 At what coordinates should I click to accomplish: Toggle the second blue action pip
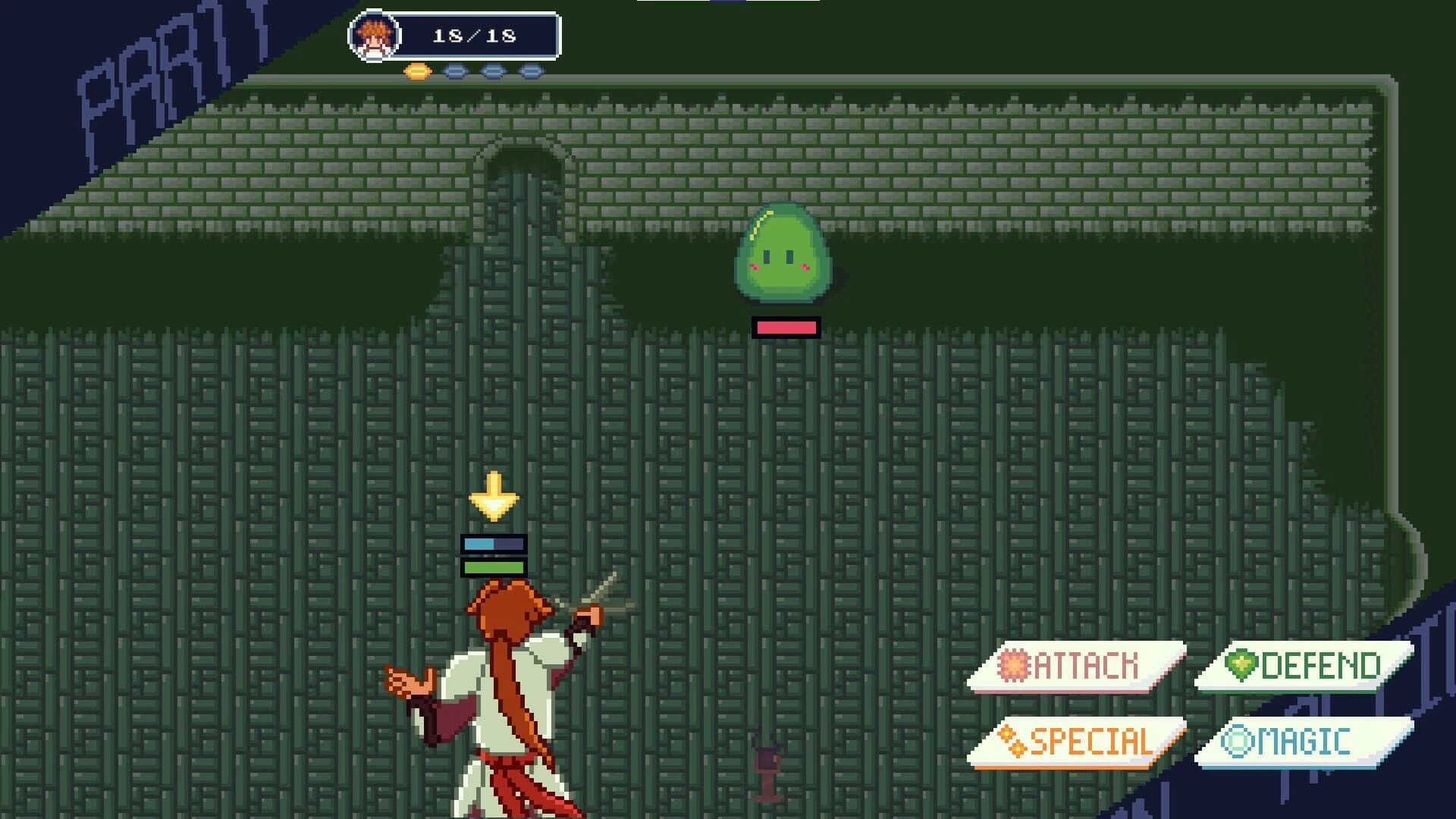494,70
